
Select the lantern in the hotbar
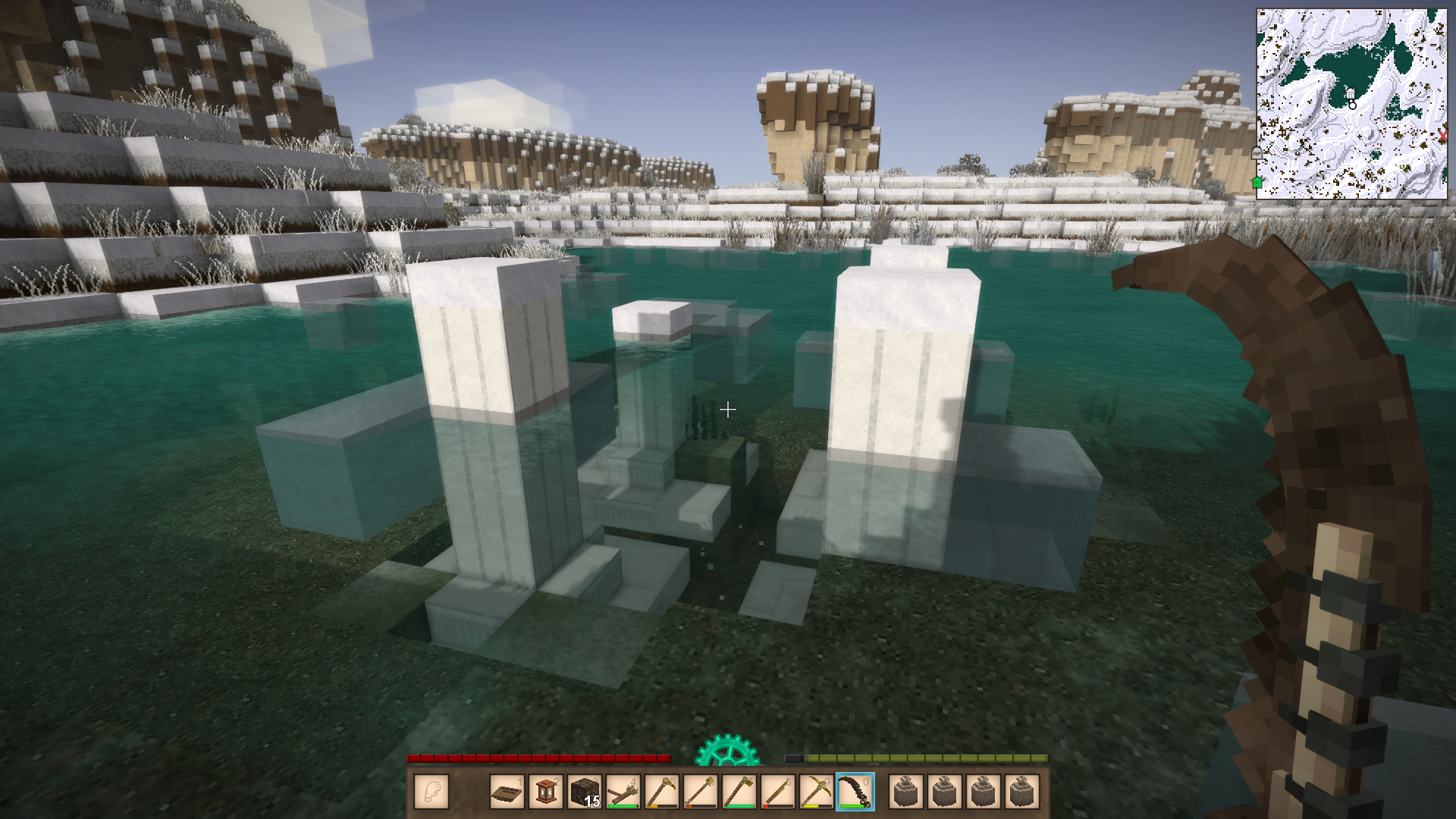pos(546,792)
